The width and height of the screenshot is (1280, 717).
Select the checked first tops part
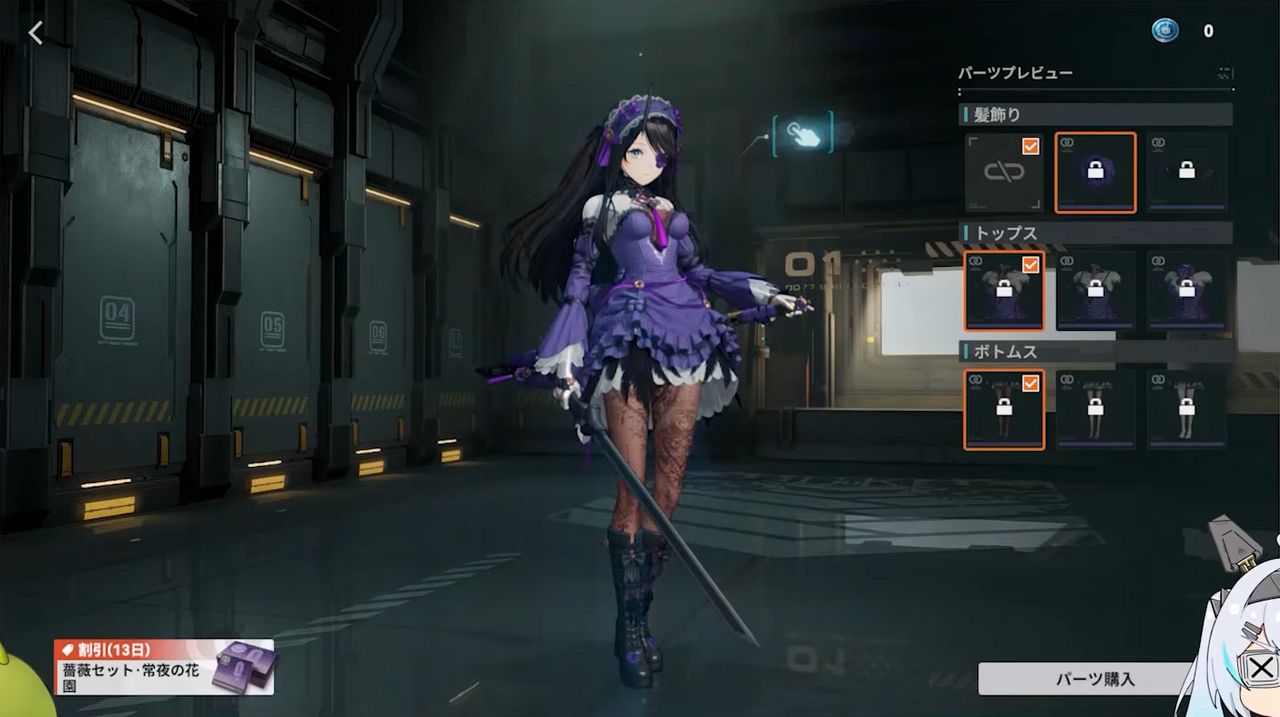[x=1004, y=291]
